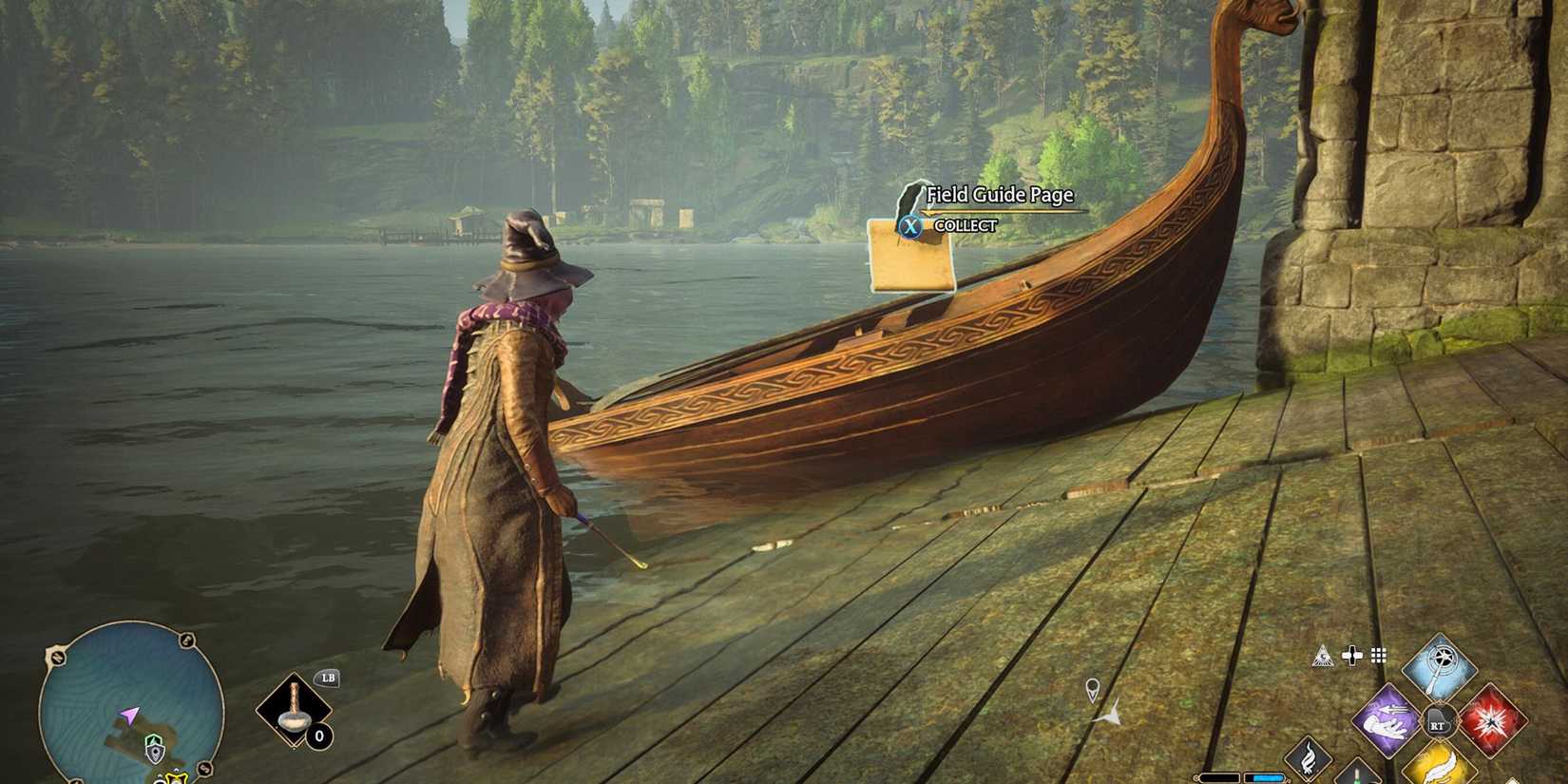Click the pink player arrow on the minimap
This screenshot has width=1568, height=784.
[x=130, y=715]
